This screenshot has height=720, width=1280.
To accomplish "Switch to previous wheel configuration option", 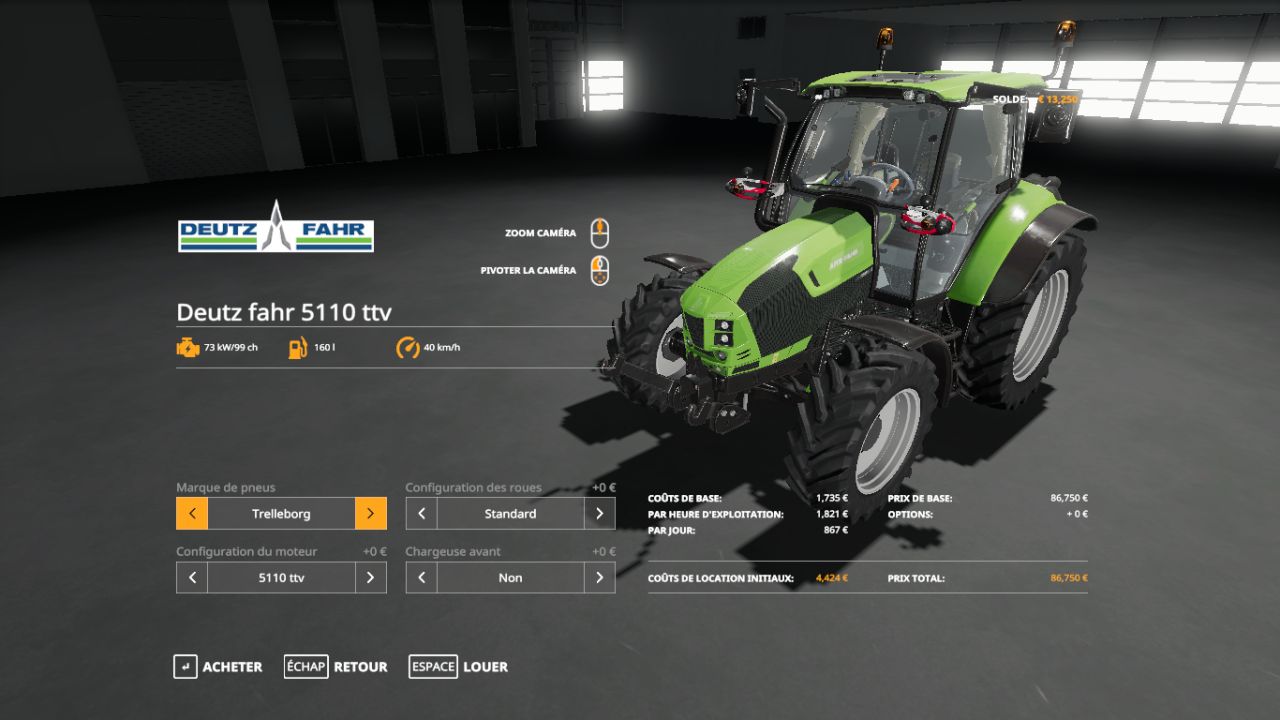I will coord(421,514).
